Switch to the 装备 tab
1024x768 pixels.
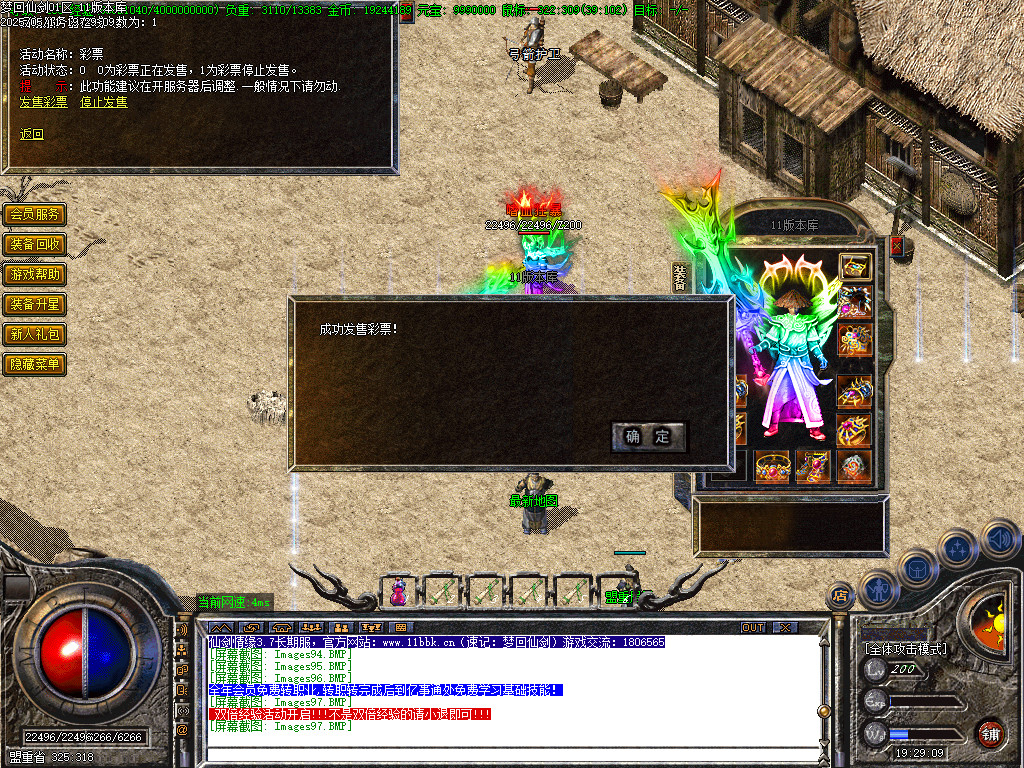[x=680, y=278]
